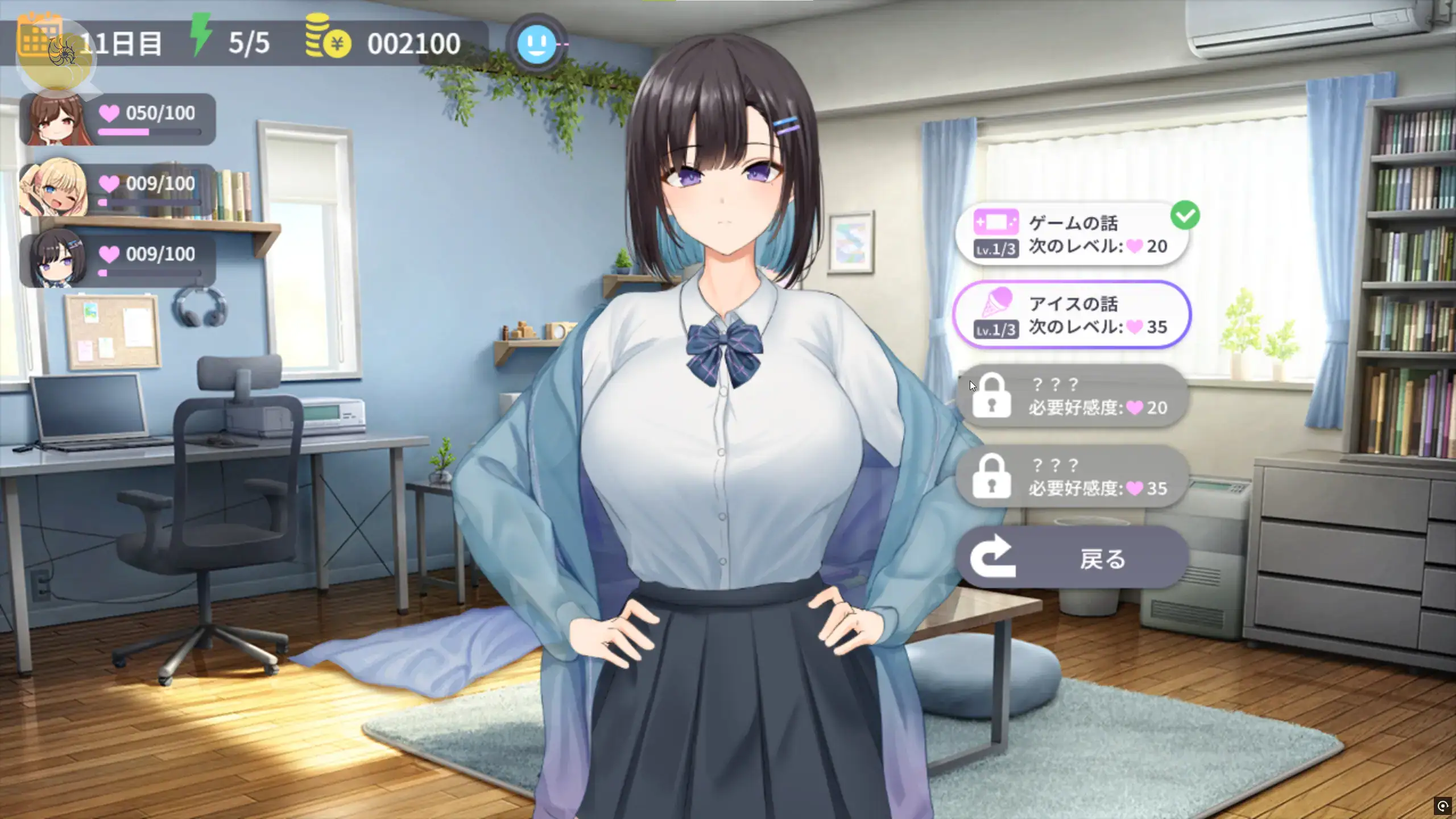Open the calendar icon beside the day counter

click(39, 35)
